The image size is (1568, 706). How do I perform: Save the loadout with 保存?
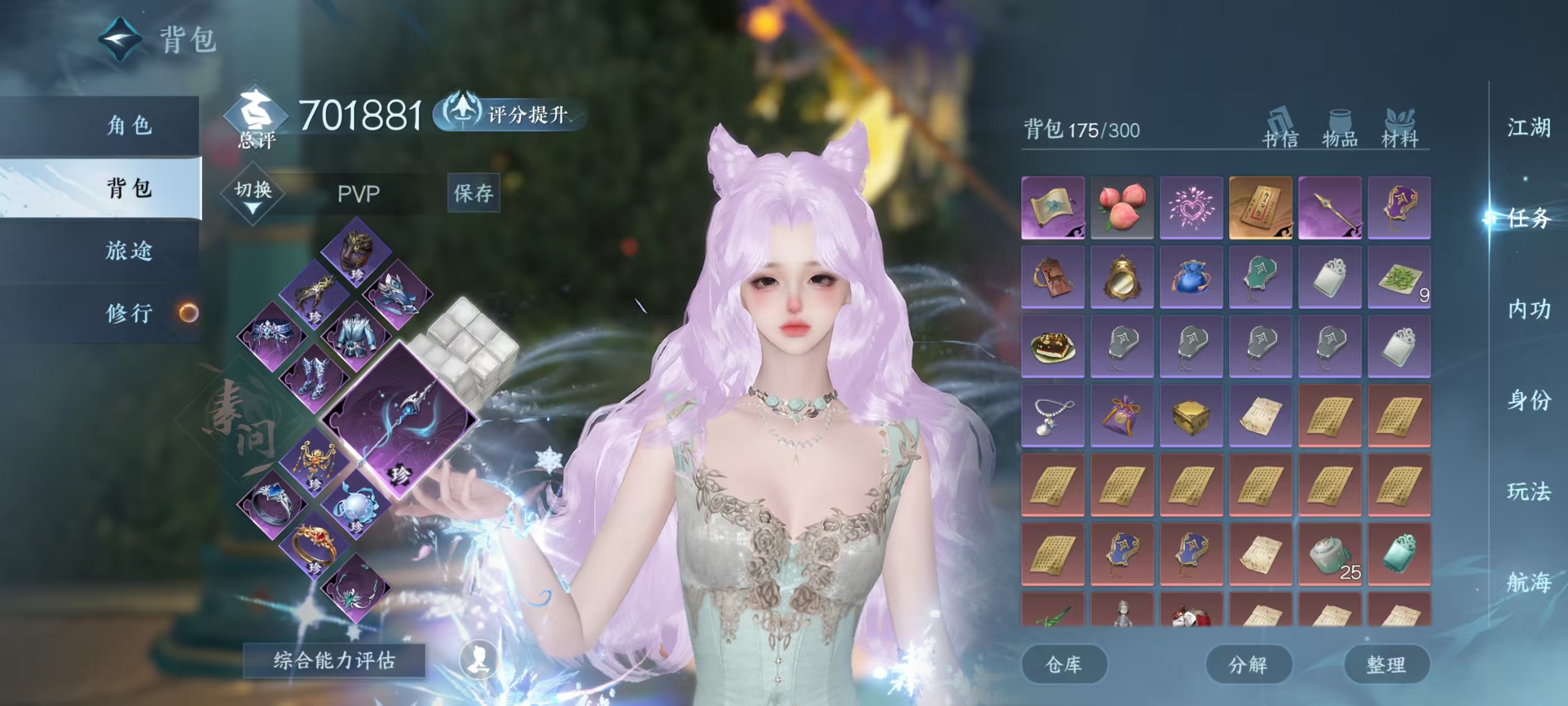point(473,193)
